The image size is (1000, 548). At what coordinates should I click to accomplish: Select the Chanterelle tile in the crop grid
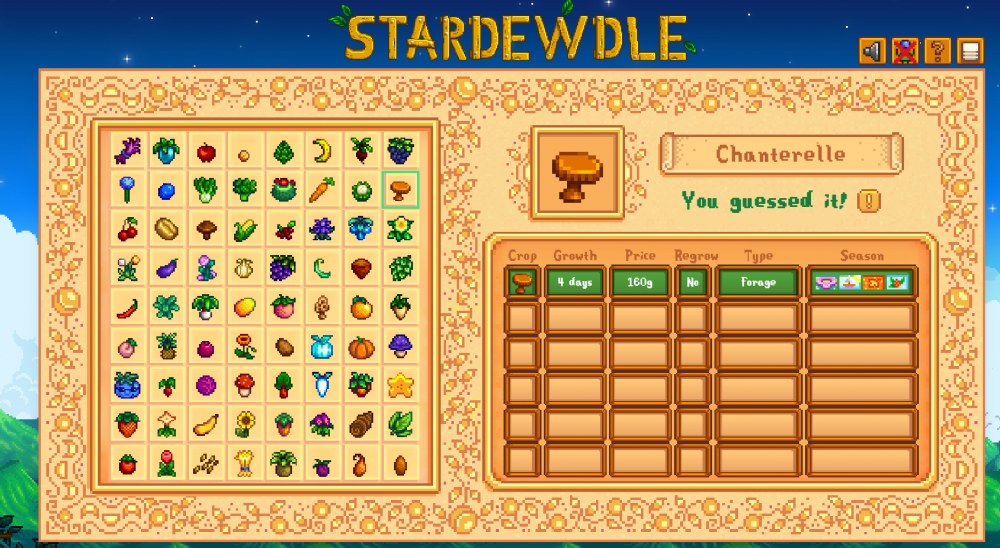click(x=400, y=188)
